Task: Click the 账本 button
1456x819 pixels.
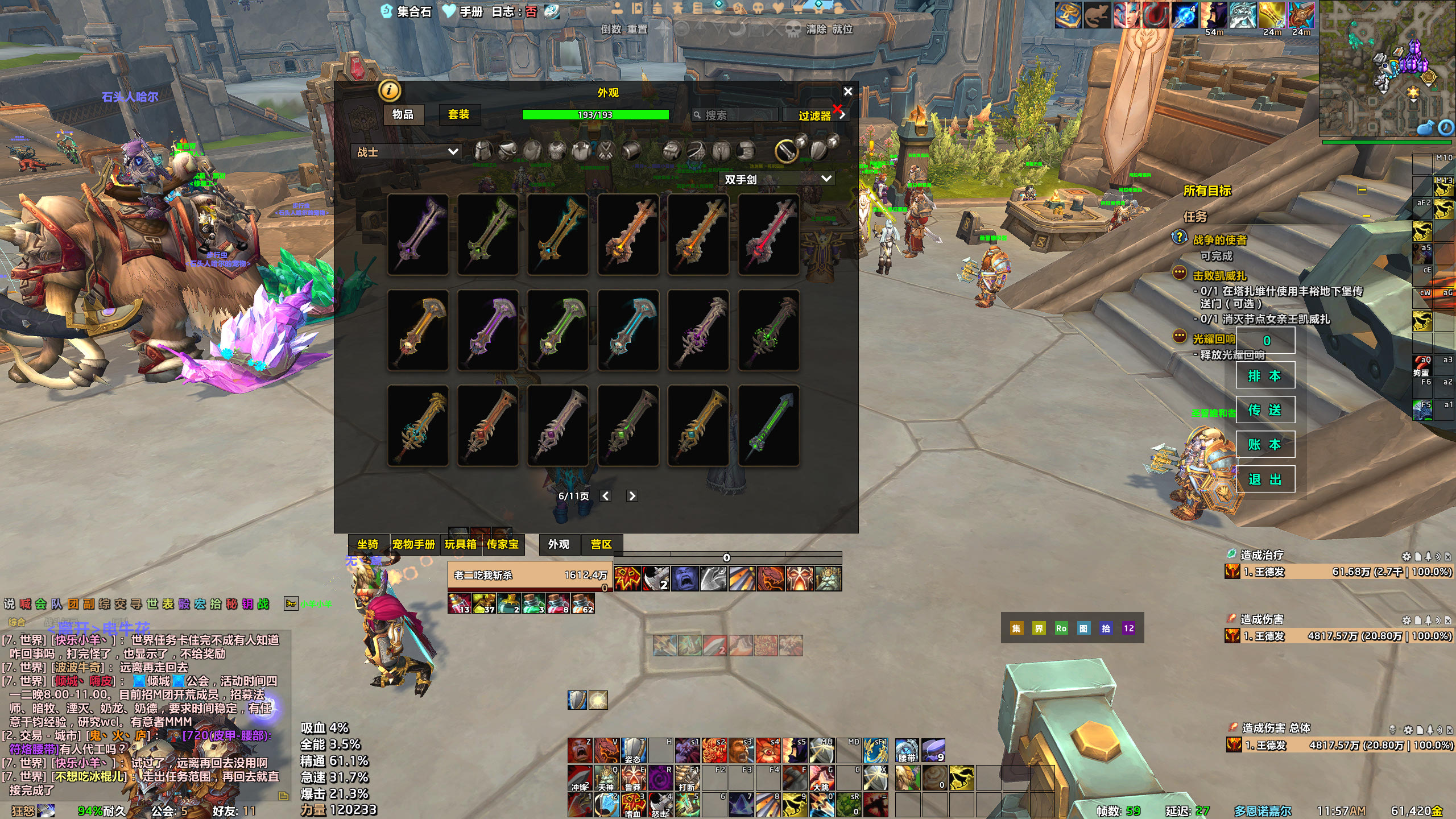Action: pyautogui.click(x=1265, y=445)
